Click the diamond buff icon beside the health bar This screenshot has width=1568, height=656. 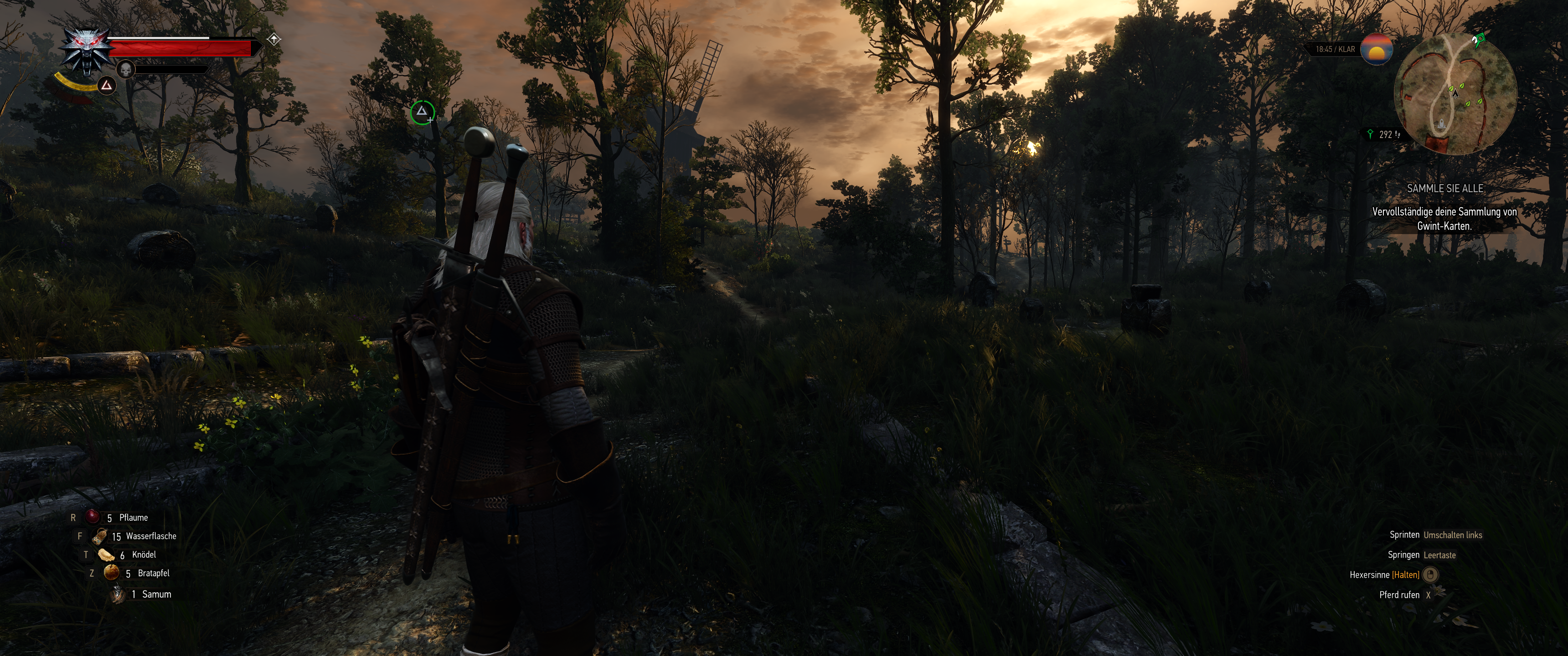274,40
